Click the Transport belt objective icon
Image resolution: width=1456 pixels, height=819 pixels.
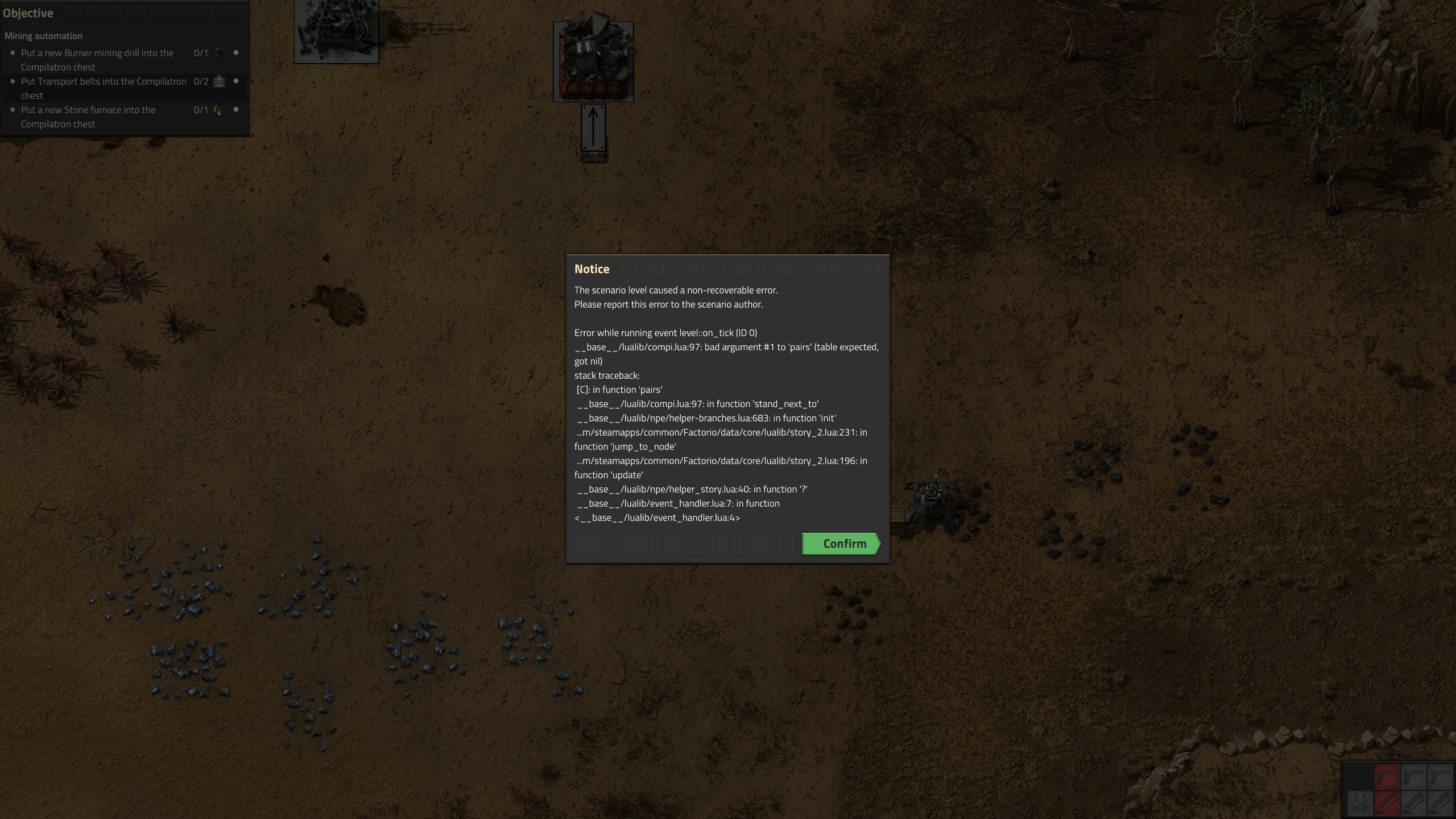(219, 81)
